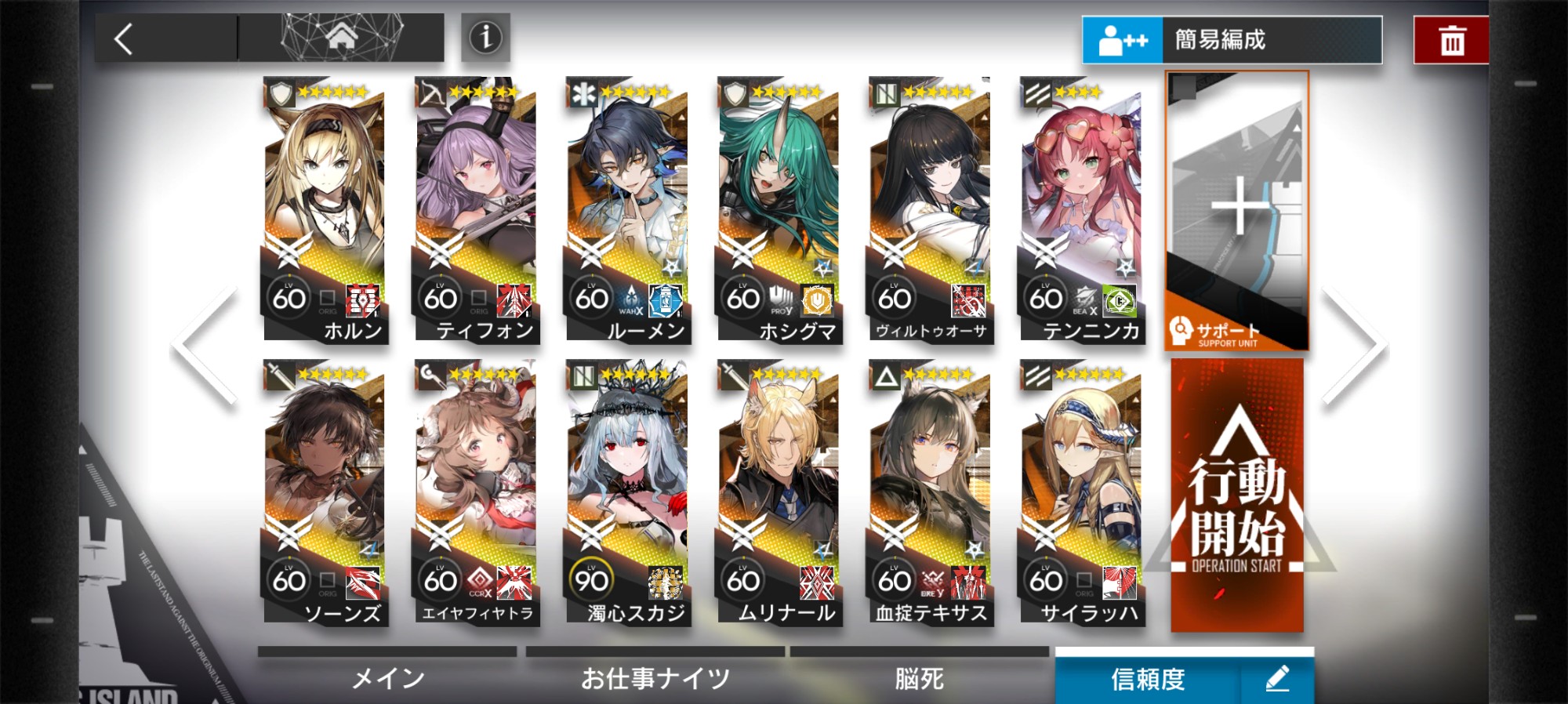
Task: Switch to the メイン squad tab
Action: tap(387, 677)
